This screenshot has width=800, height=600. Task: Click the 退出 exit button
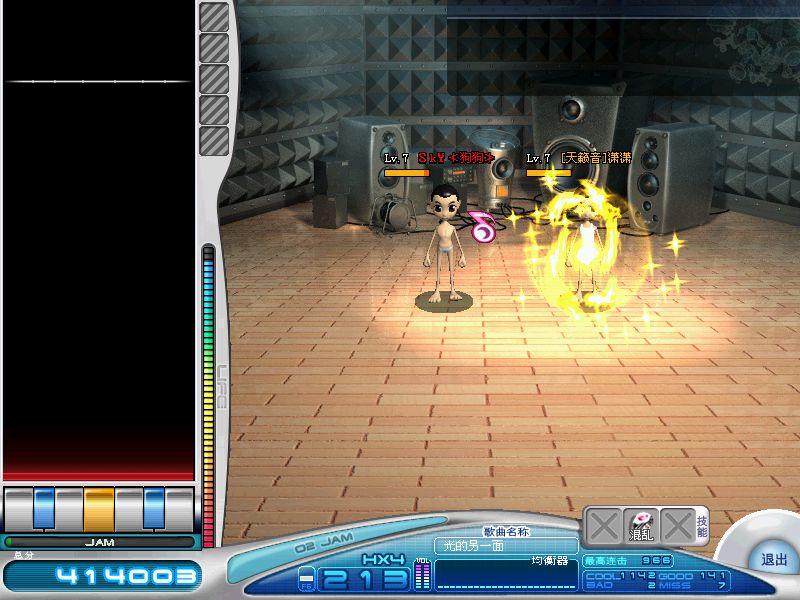pos(773,560)
